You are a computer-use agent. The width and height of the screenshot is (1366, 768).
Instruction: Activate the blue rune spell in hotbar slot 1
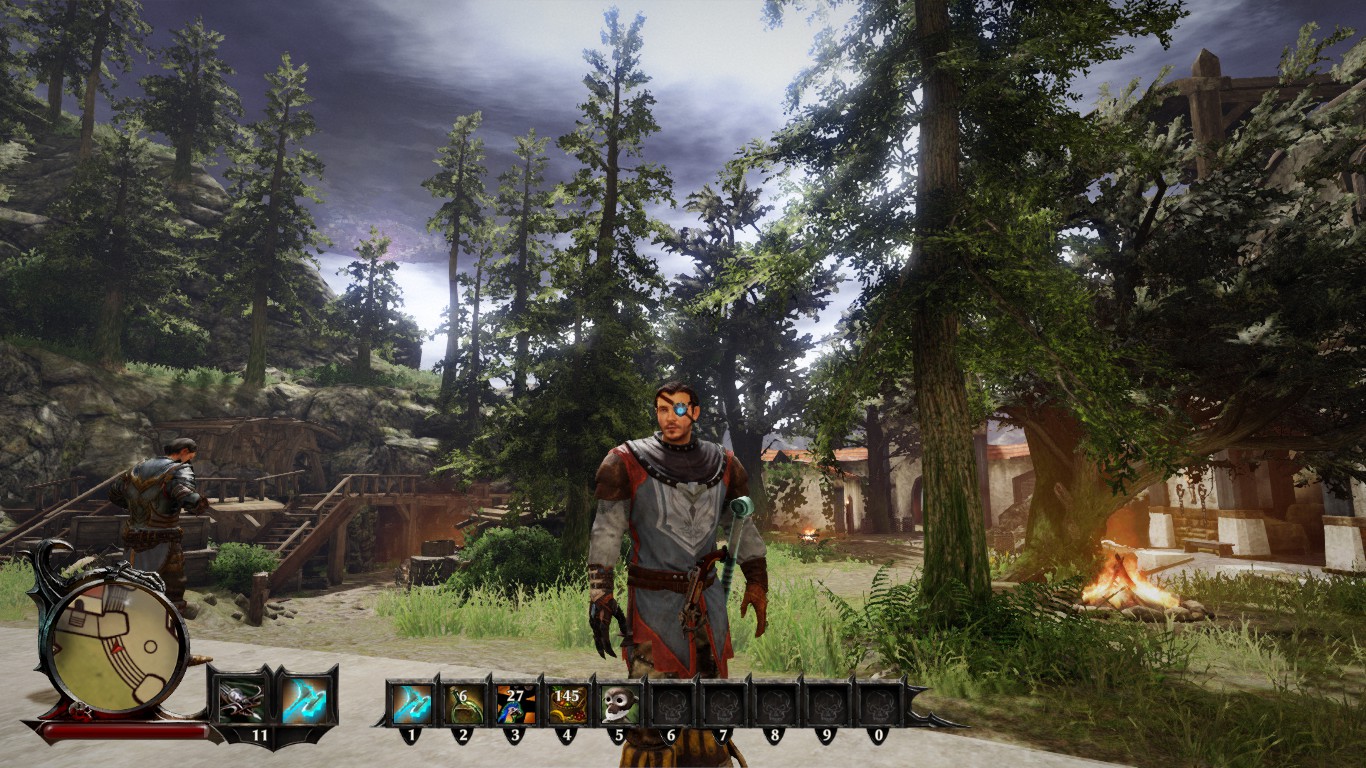click(412, 704)
